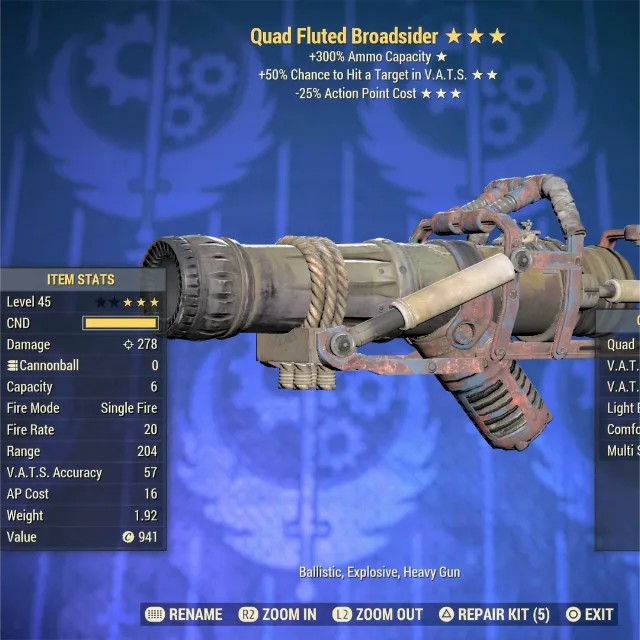Screen dimensions: 640x640
Task: Click the ZOOM IN control
Action: 277,614
